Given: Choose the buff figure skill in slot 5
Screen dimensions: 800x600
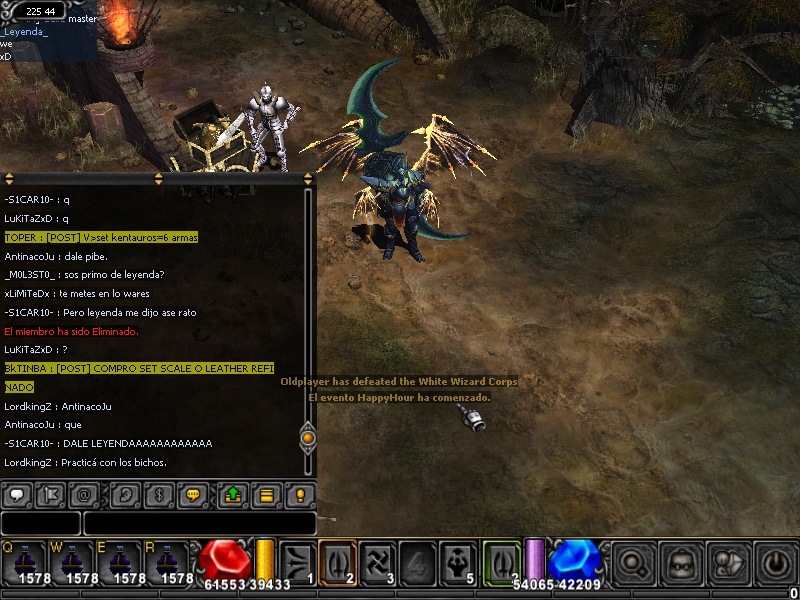Looking at the screenshot, I should click(x=459, y=560).
